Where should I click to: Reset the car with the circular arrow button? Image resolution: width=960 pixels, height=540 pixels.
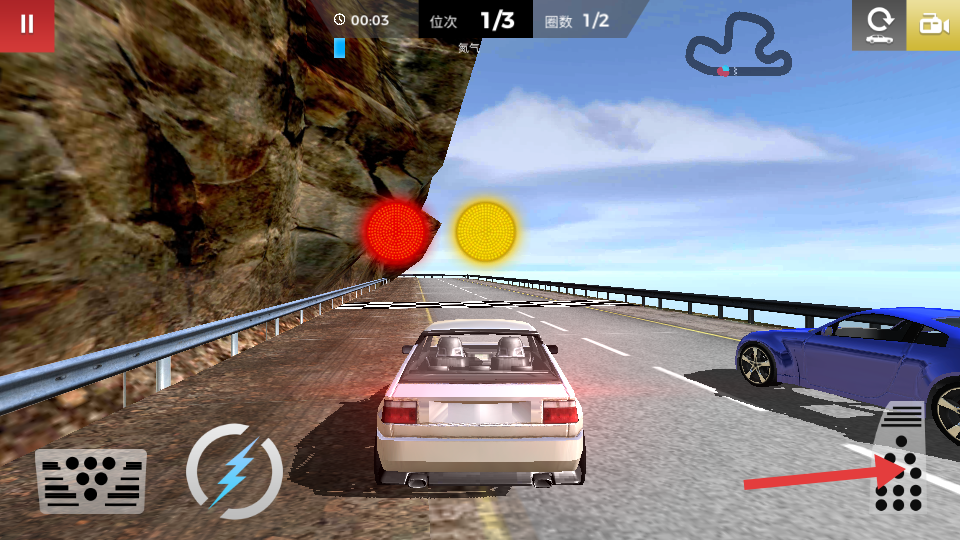pyautogui.click(x=879, y=25)
